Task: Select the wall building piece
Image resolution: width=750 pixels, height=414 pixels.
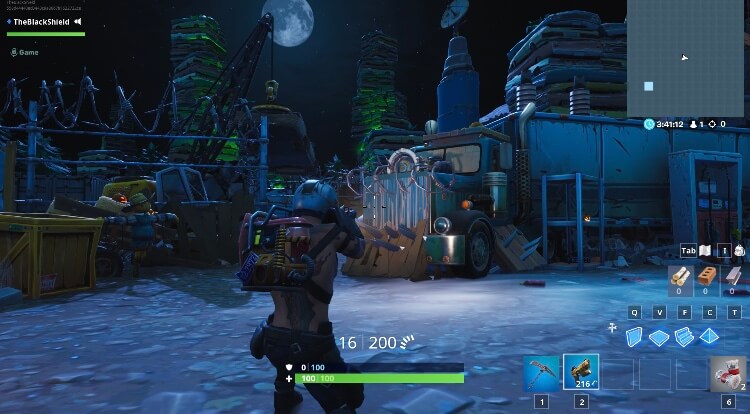Action: tap(635, 337)
